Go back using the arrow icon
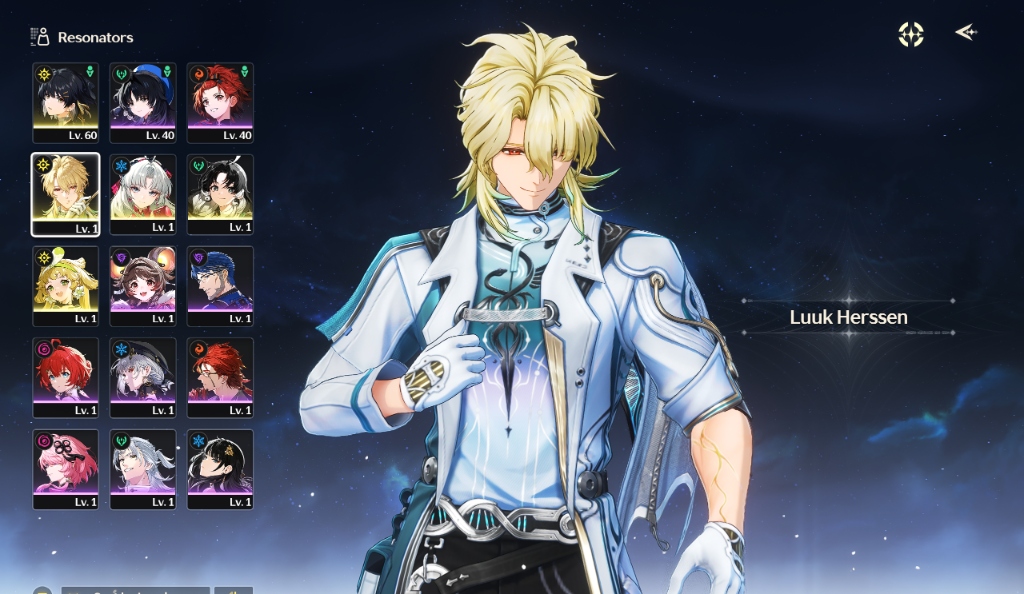The image size is (1024, 594). 965,33
